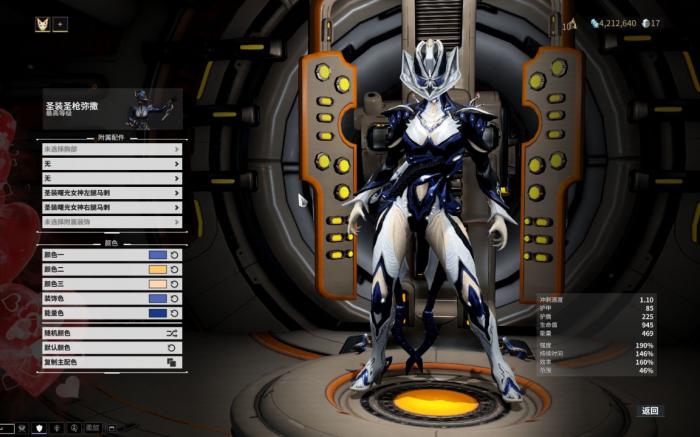Reset 颜色一 with its circular arrow icon

[174, 255]
